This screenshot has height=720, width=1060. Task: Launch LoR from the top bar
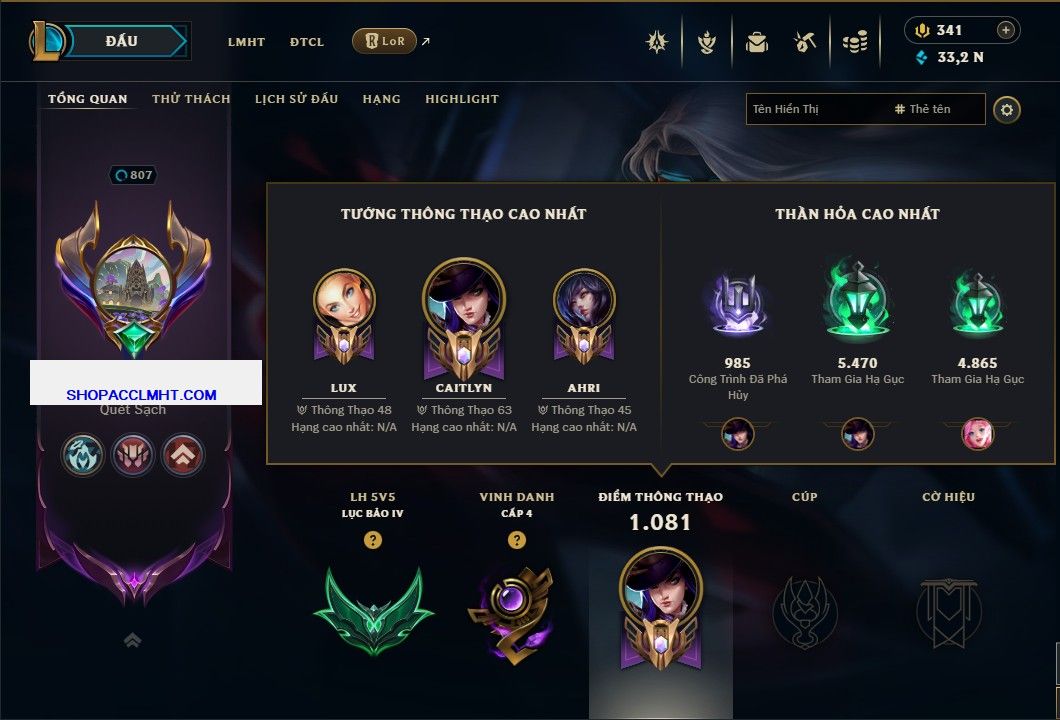(x=384, y=41)
